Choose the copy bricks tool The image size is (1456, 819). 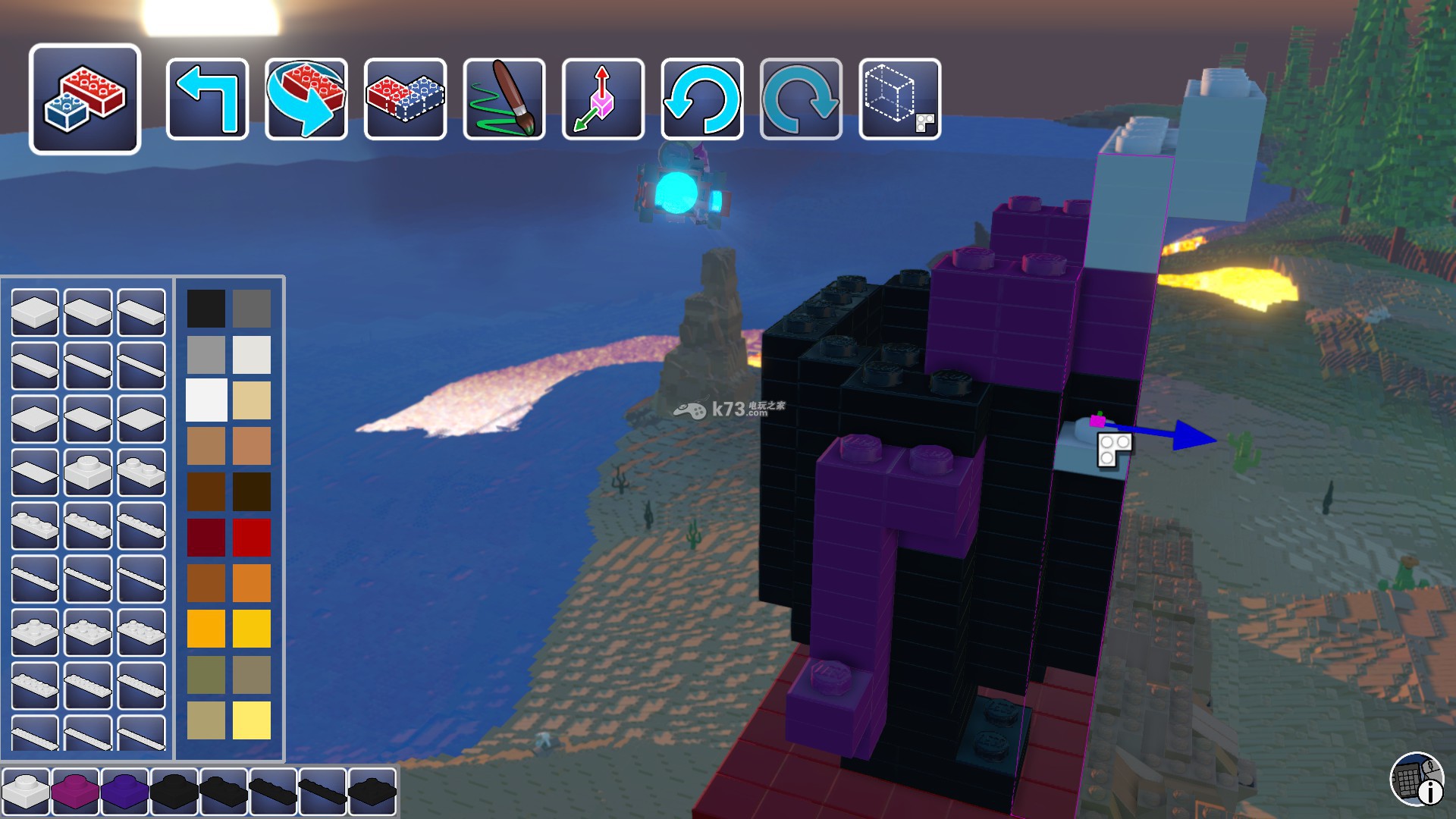click(405, 99)
